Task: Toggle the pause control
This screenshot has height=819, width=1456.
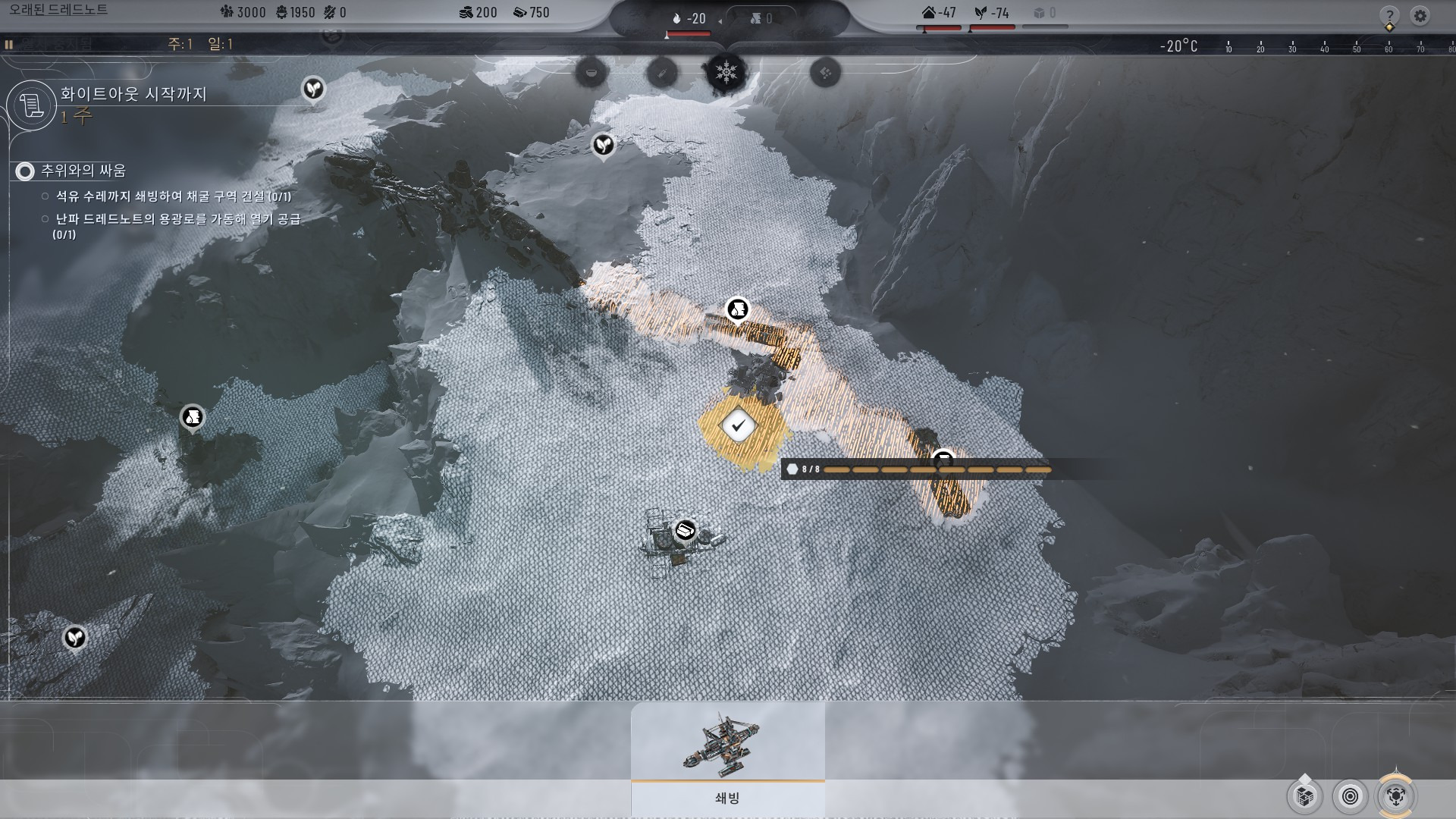Action: pyautogui.click(x=9, y=45)
